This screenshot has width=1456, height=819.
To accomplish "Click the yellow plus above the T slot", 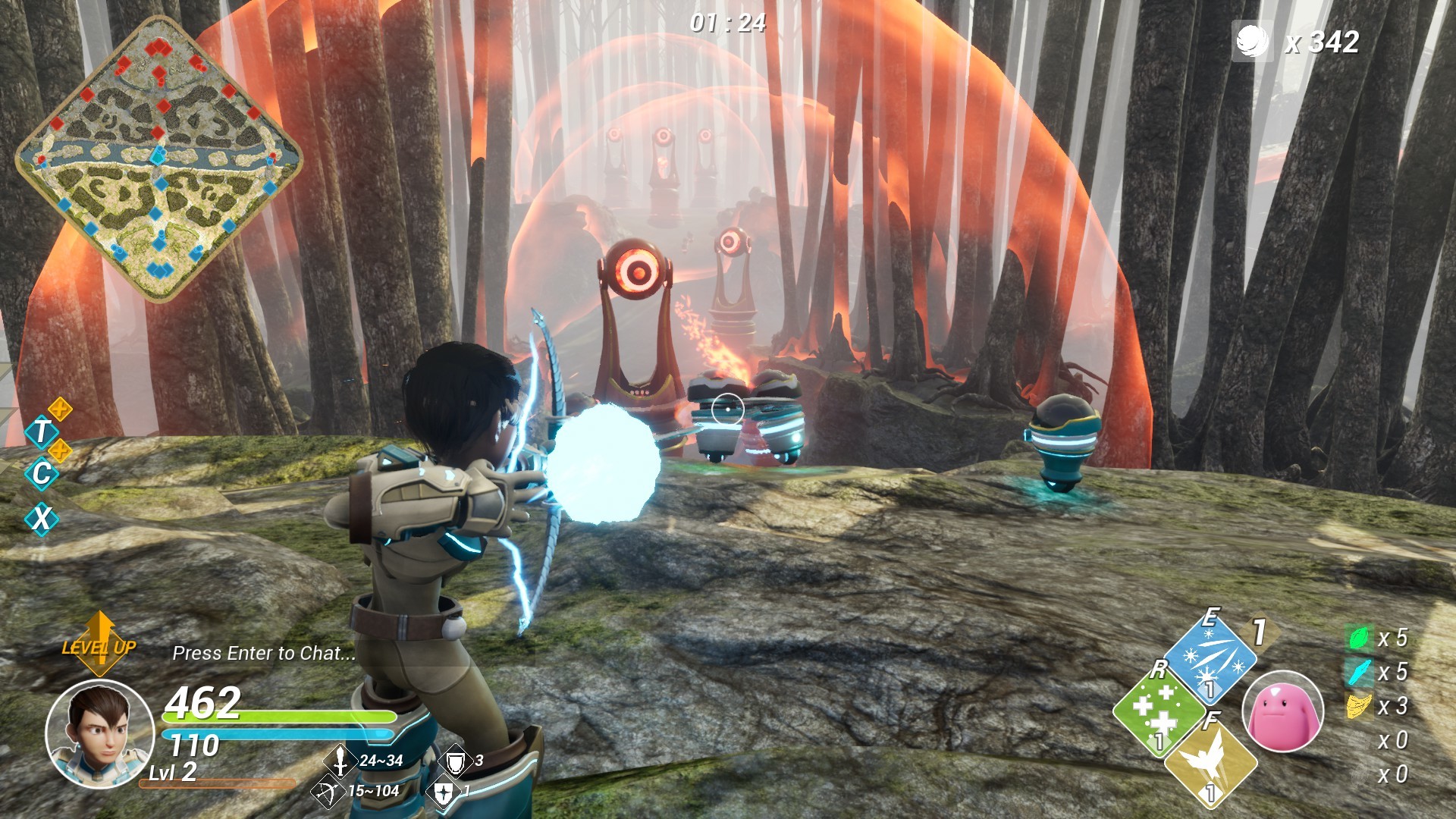I will (x=60, y=410).
